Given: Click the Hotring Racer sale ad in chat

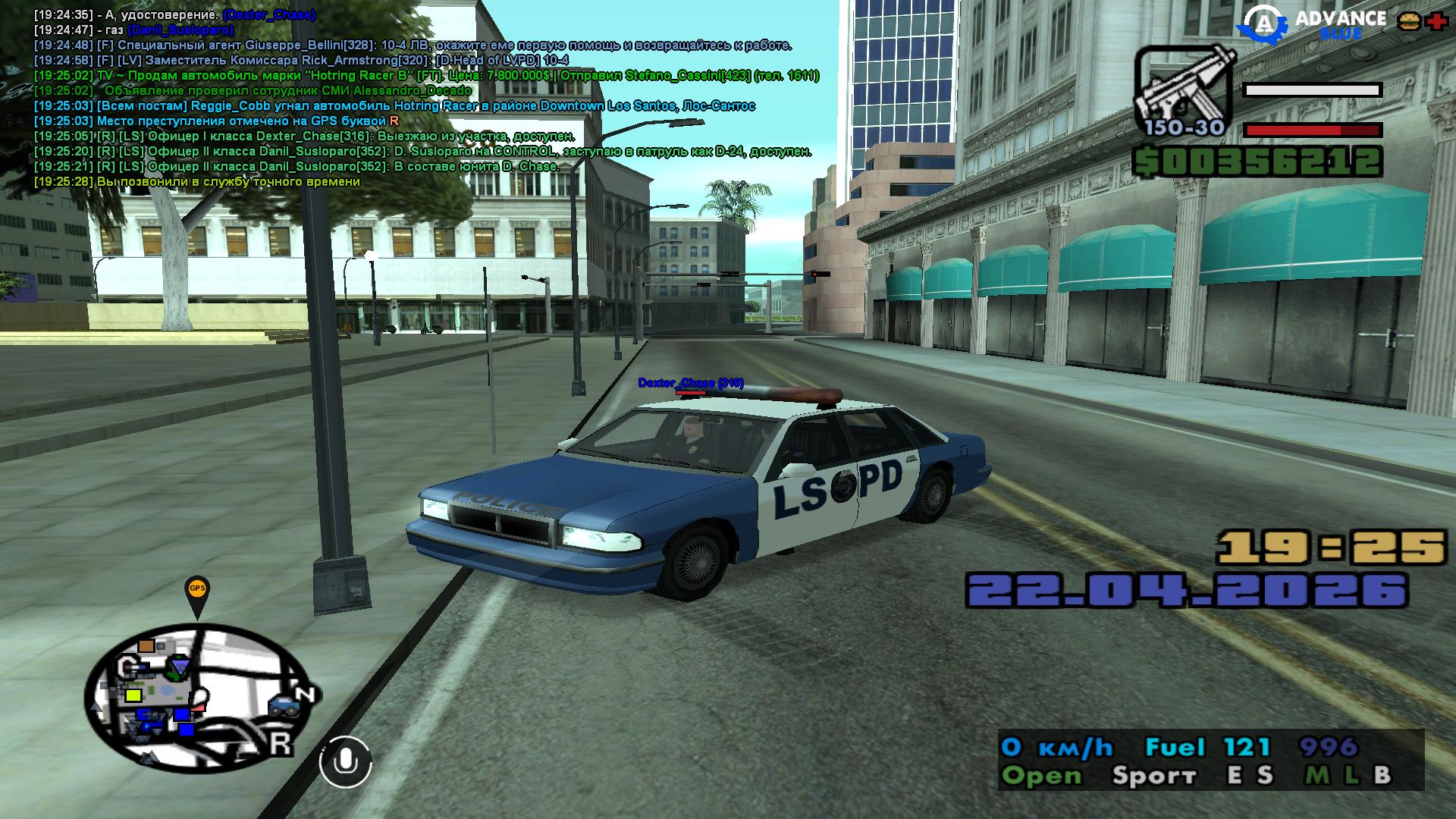Looking at the screenshot, I should [425, 76].
